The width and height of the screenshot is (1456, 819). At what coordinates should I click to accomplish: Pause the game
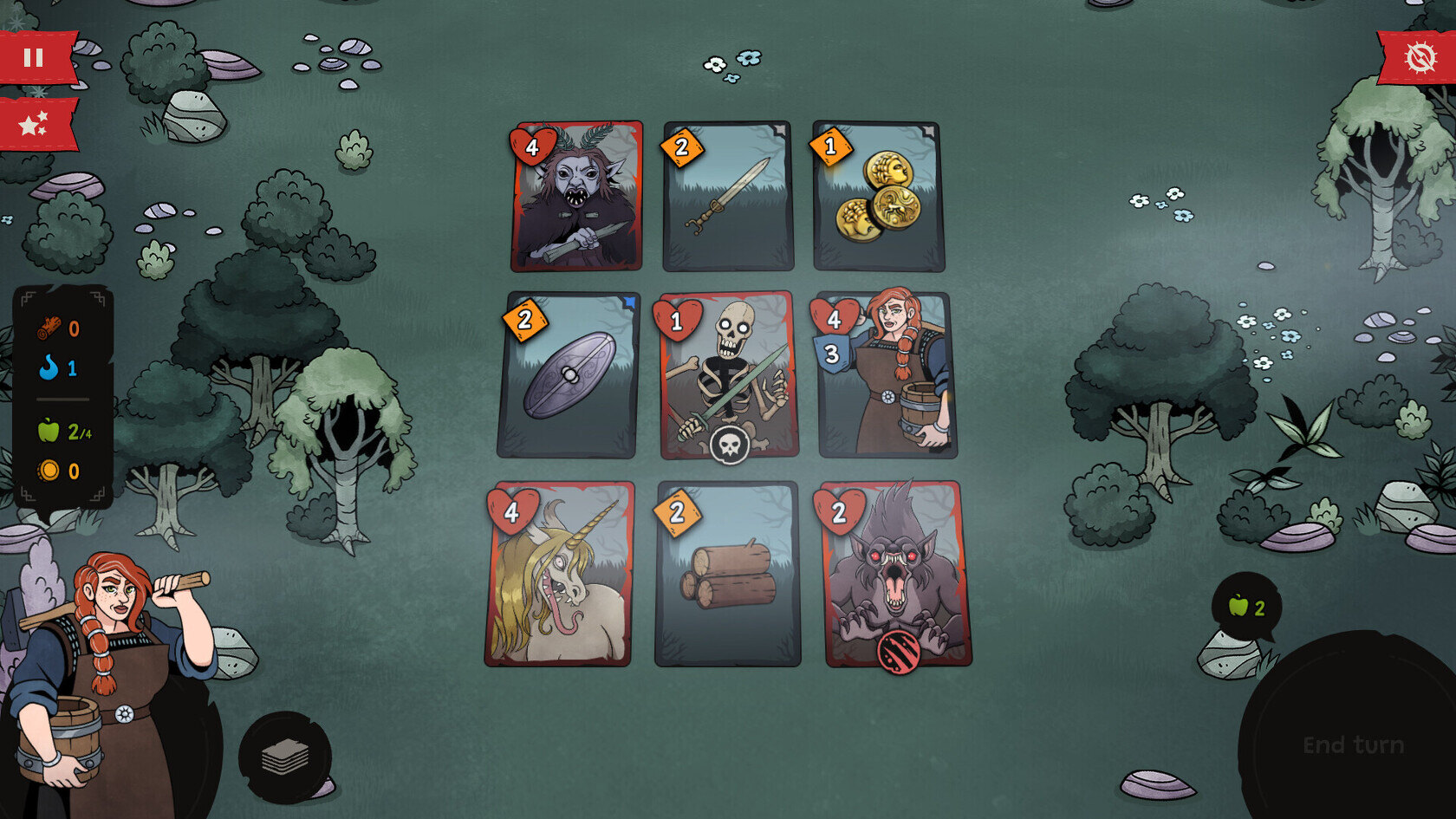35,58
